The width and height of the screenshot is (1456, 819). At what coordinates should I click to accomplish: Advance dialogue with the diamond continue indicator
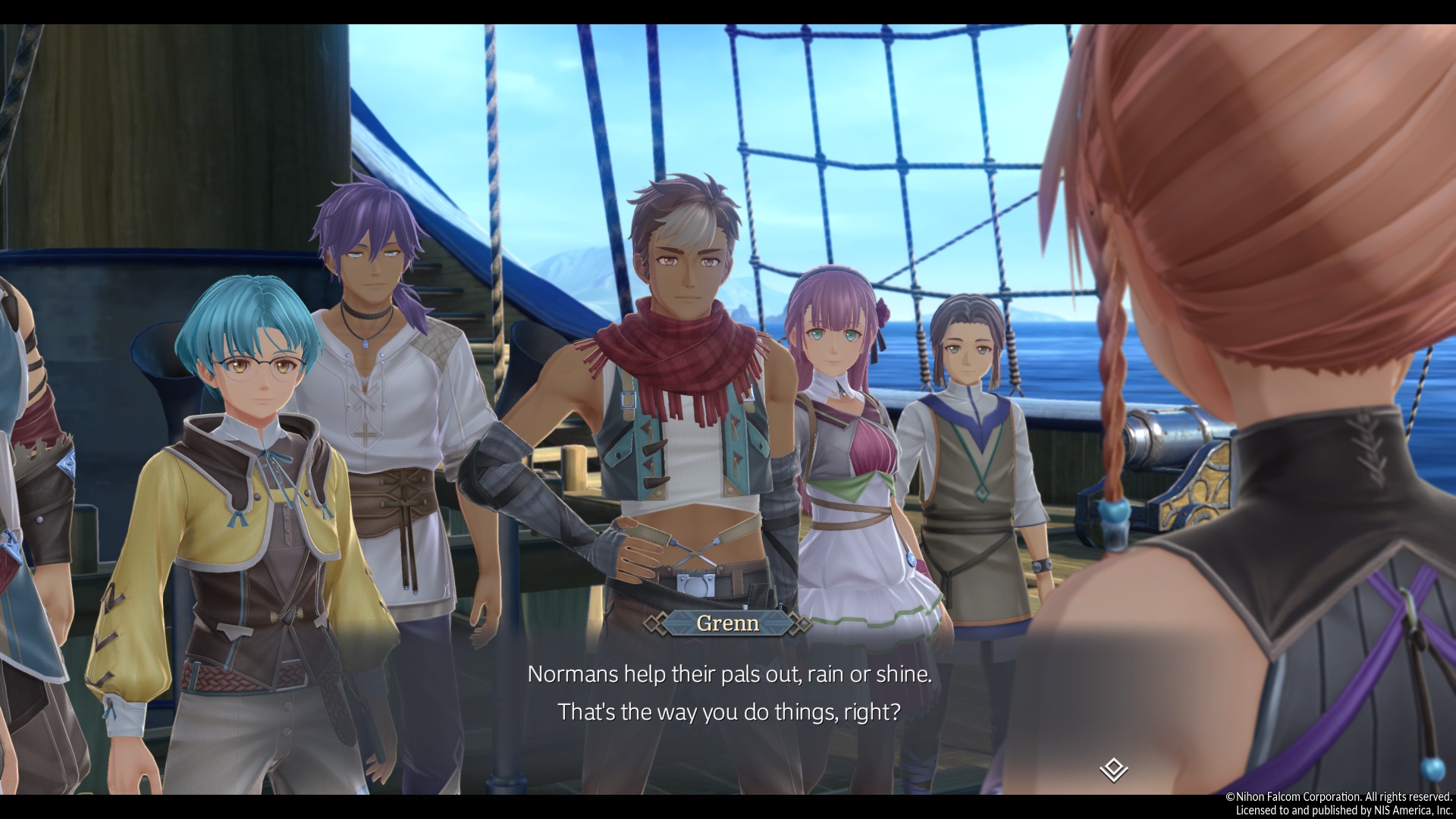click(1113, 770)
